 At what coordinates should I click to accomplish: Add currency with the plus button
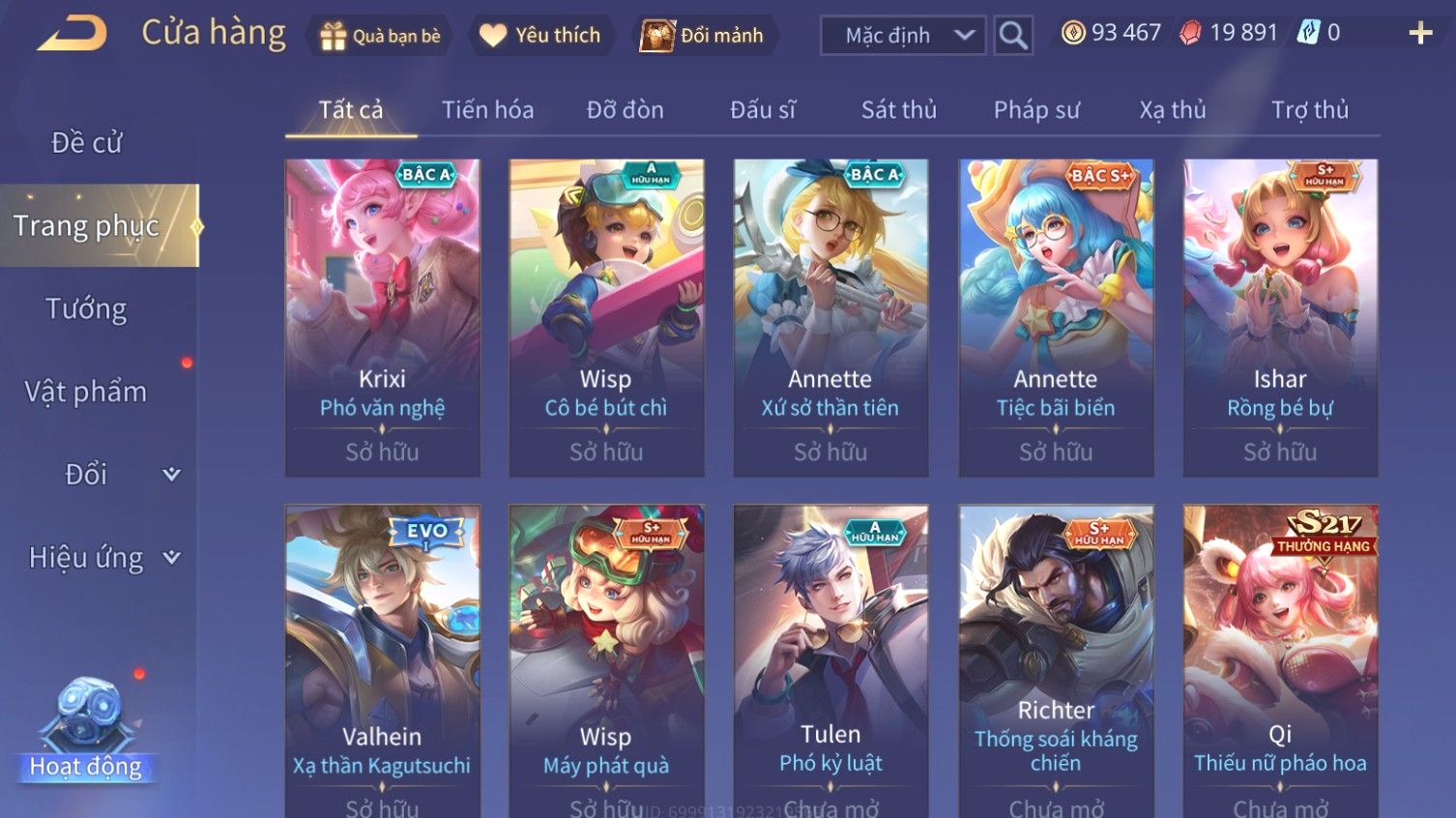pyautogui.click(x=1419, y=34)
